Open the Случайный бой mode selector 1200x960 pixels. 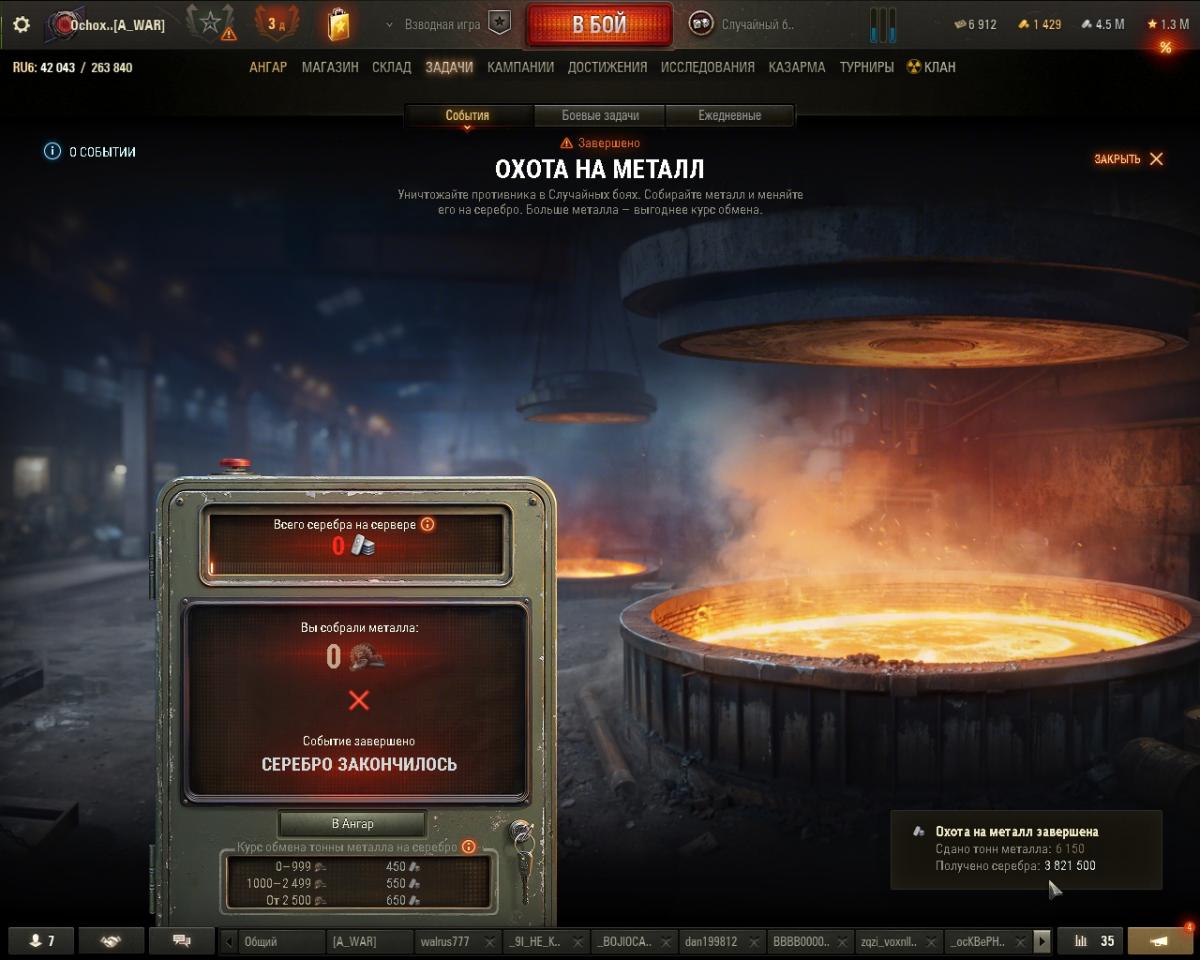coord(745,25)
